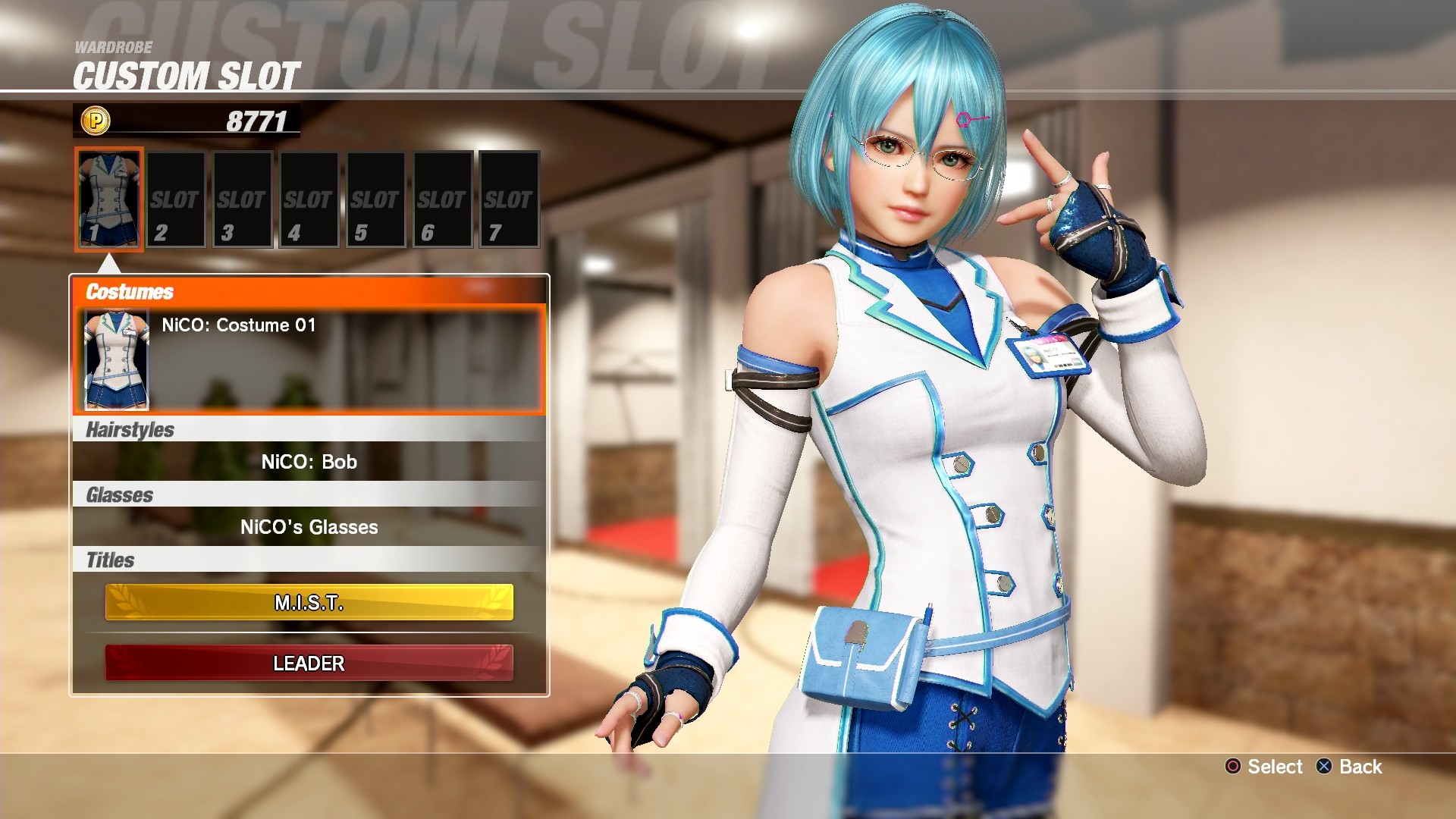Viewport: 1456px width, 819px height.
Task: Select empty custom Slot 7
Action: [508, 199]
